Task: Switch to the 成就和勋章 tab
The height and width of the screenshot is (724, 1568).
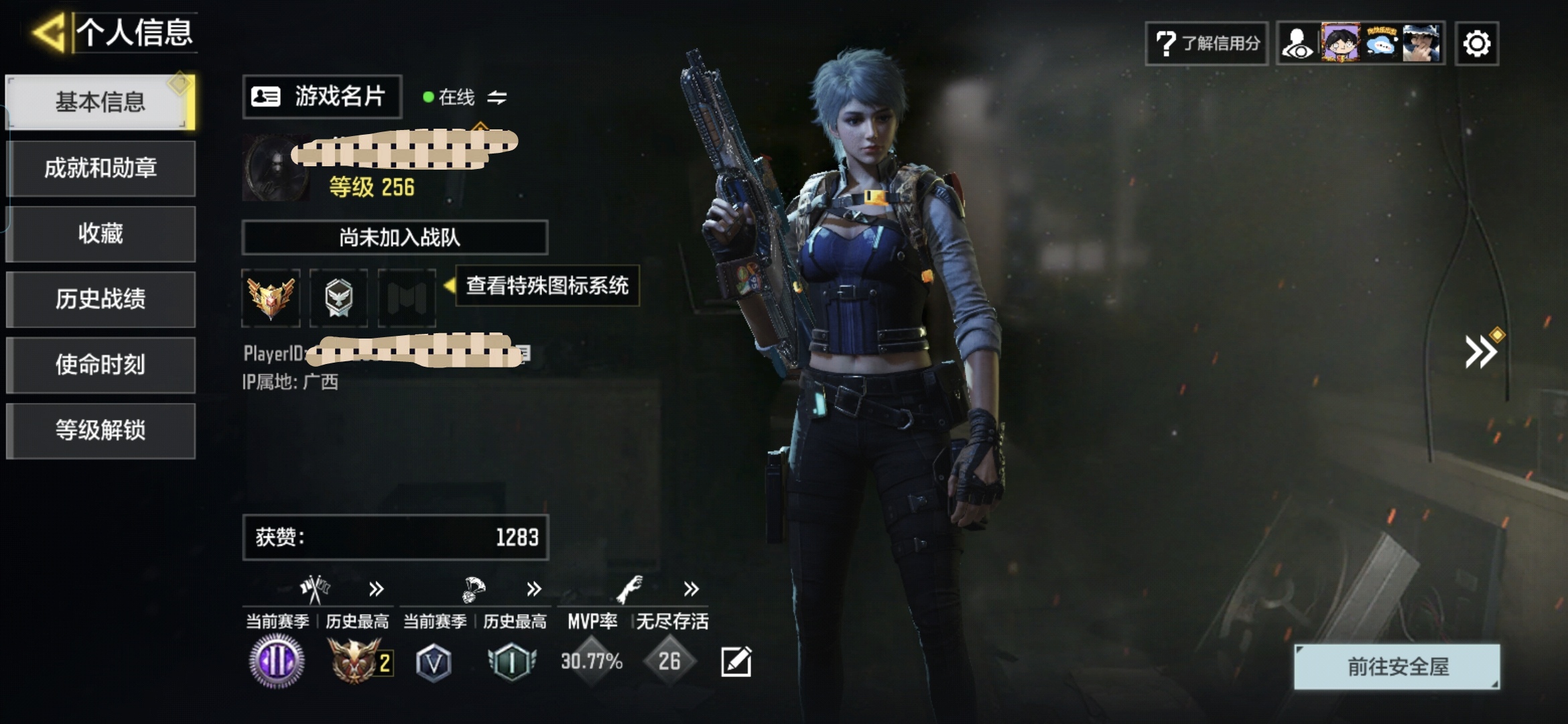Action: [101, 168]
